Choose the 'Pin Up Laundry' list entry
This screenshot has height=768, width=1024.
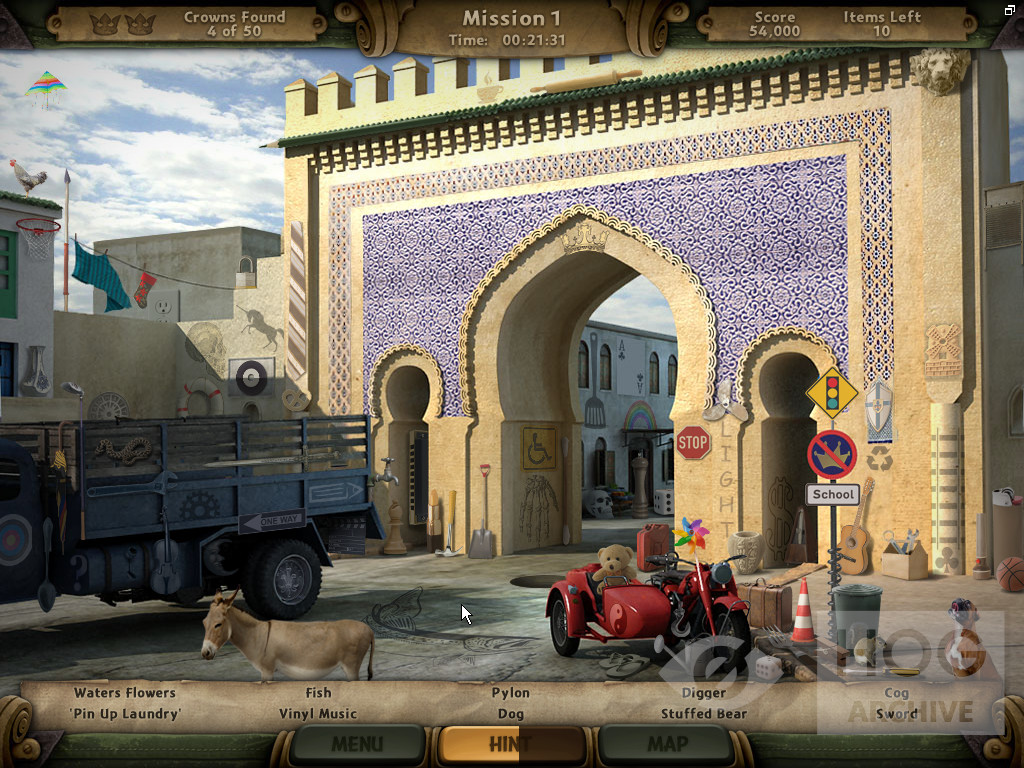pyautogui.click(x=124, y=714)
